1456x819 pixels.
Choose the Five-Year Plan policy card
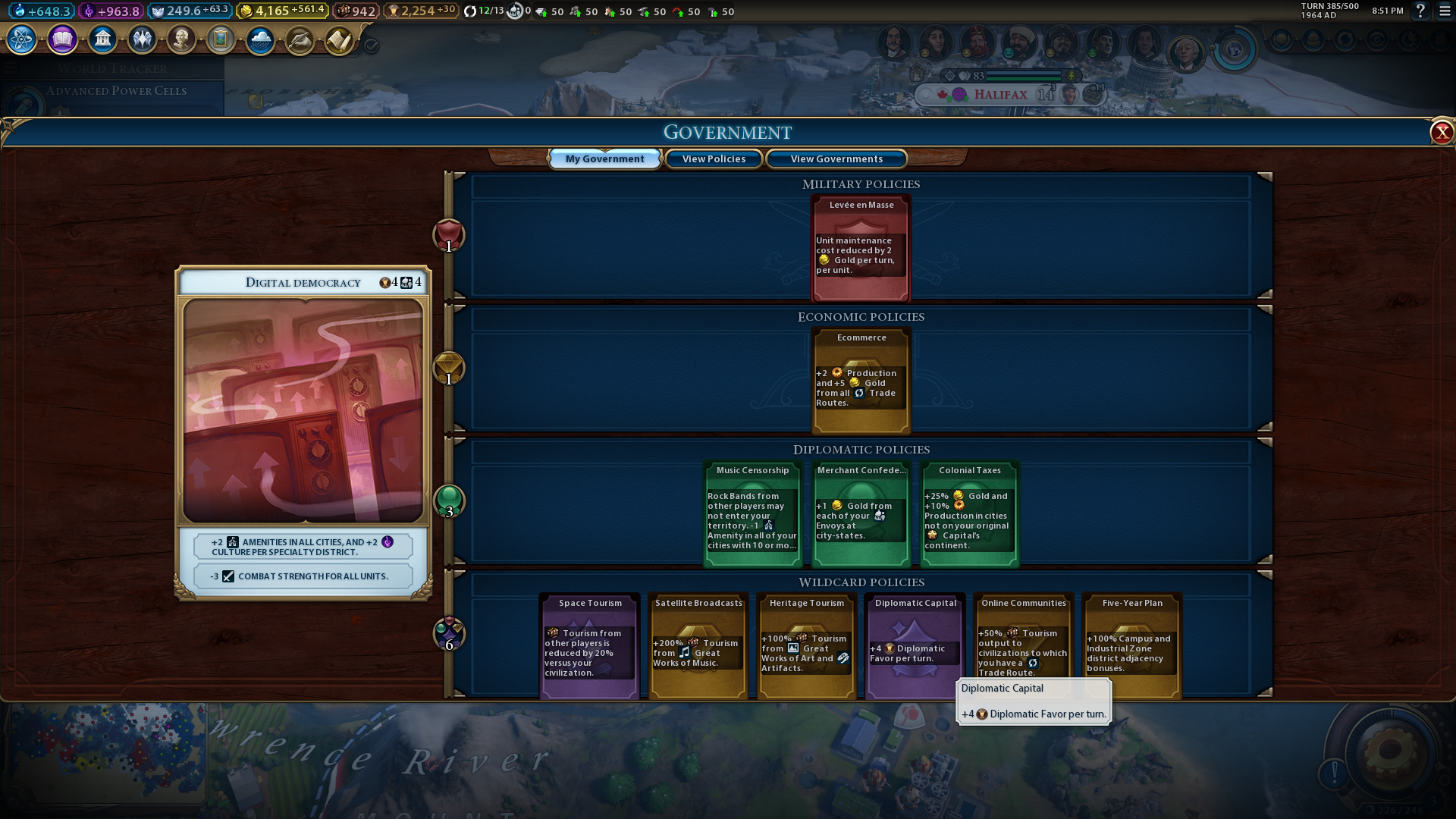coord(1132,645)
